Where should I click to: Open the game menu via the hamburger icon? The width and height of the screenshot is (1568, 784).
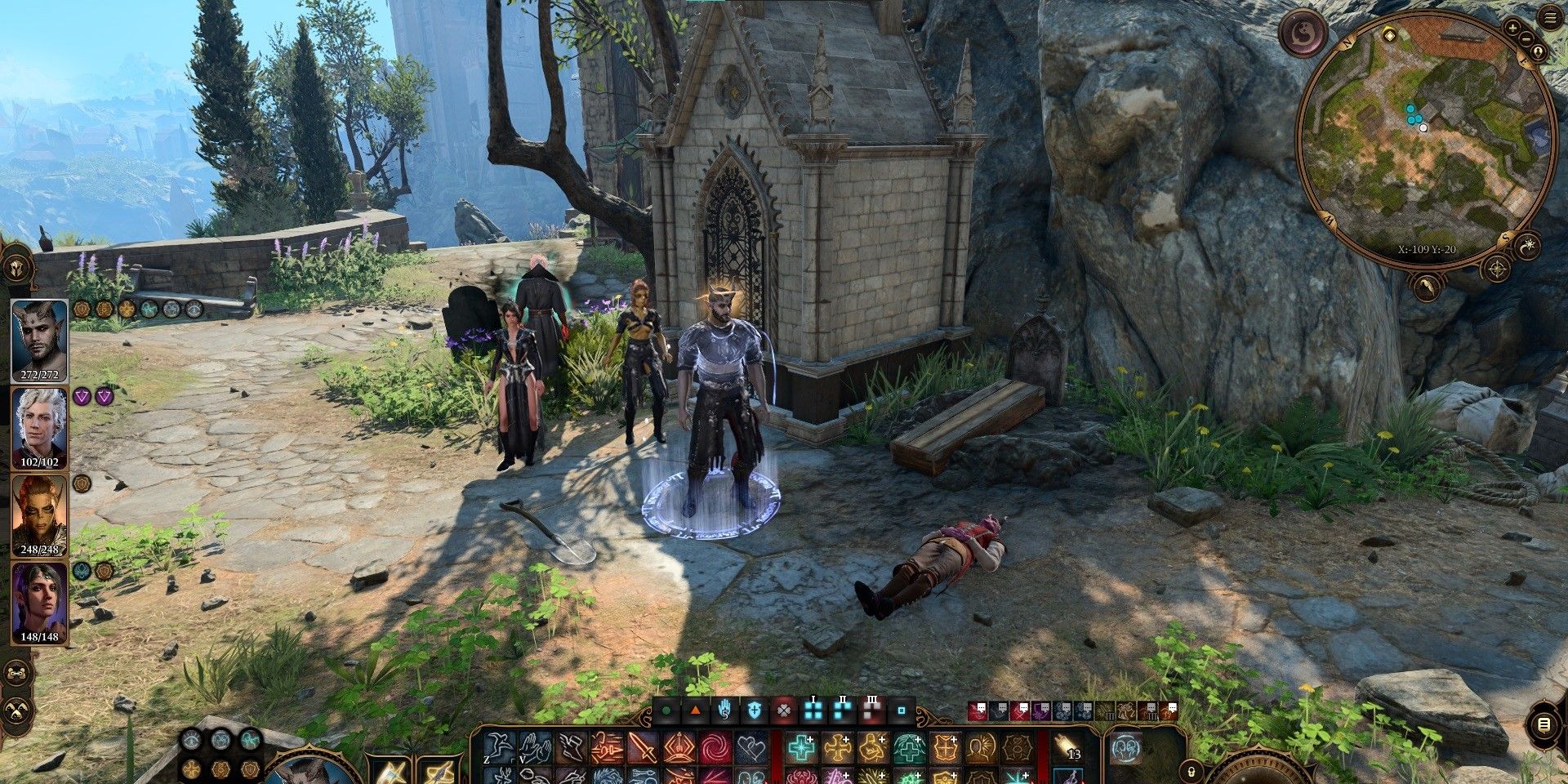click(x=1550, y=16)
